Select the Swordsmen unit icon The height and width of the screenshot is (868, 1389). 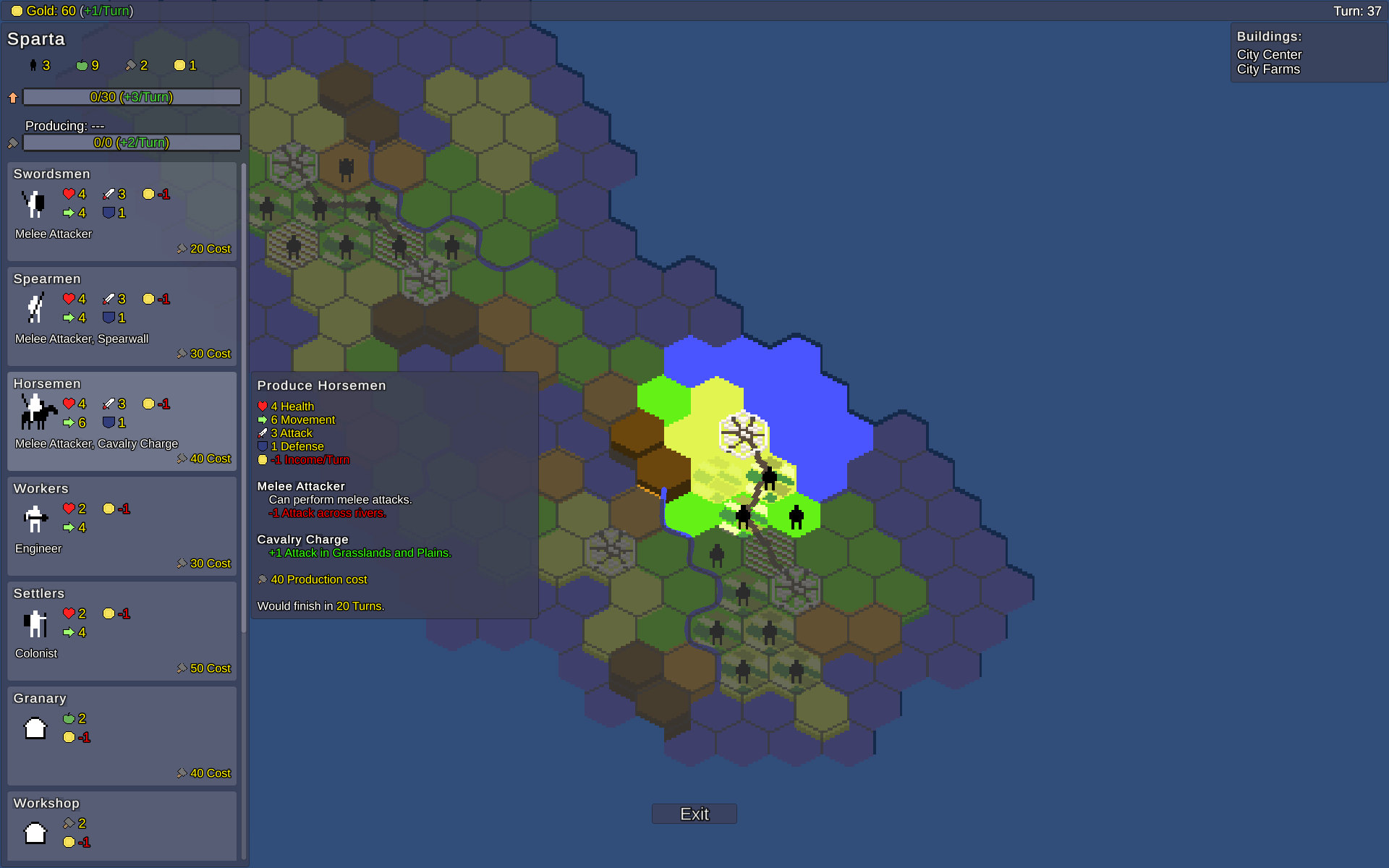[x=33, y=204]
